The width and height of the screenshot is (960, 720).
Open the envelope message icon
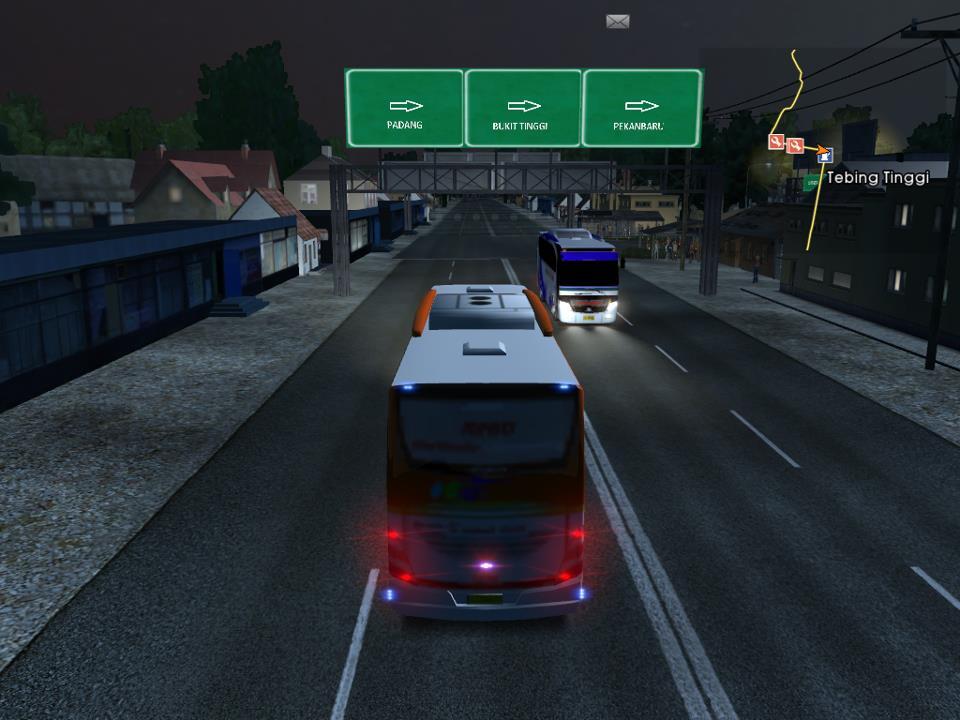617,21
